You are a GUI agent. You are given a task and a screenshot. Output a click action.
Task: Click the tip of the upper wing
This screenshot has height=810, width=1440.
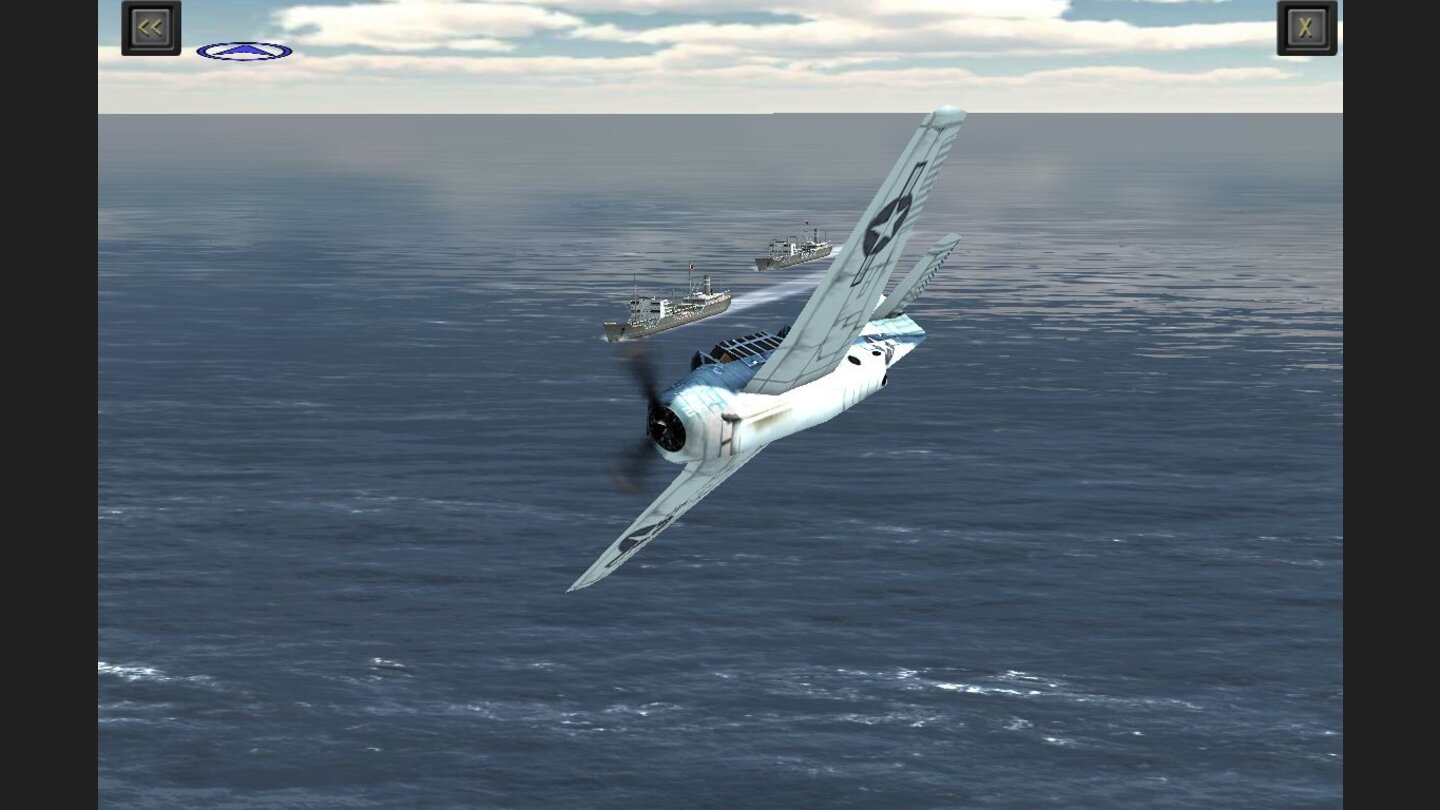click(x=945, y=115)
